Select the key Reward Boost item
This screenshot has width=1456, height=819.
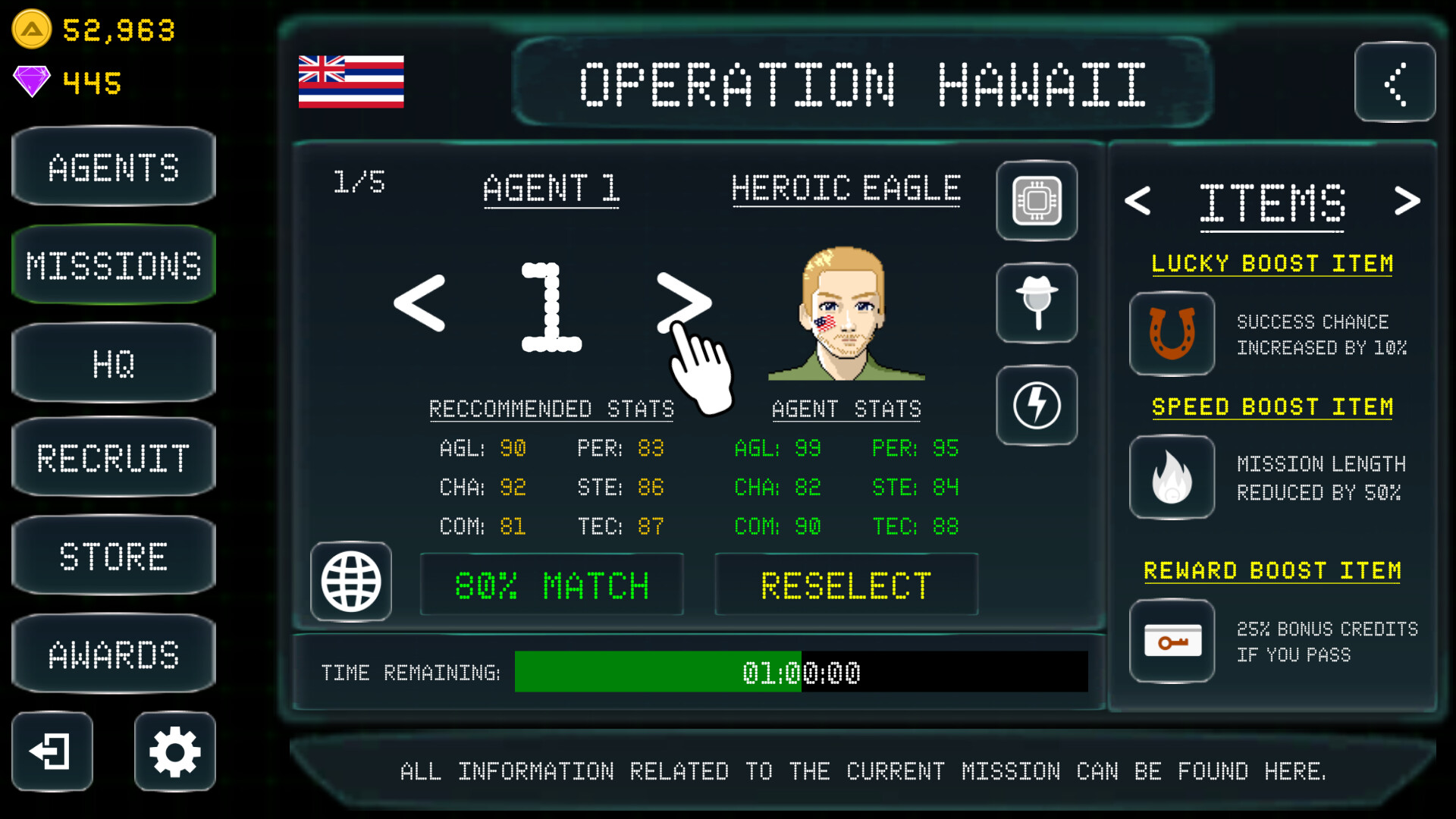[1172, 641]
